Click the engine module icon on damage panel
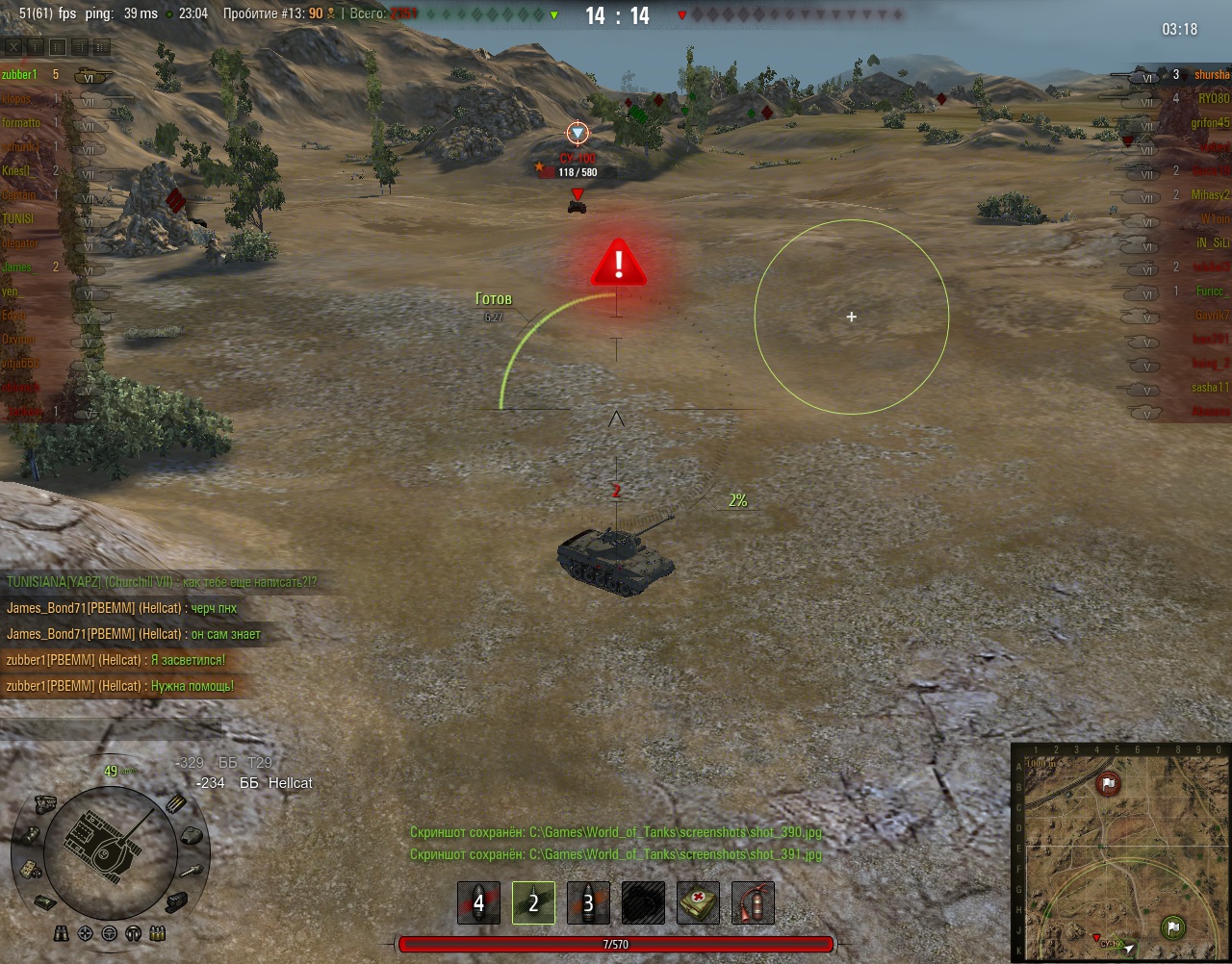This screenshot has width=1232, height=964. click(44, 803)
